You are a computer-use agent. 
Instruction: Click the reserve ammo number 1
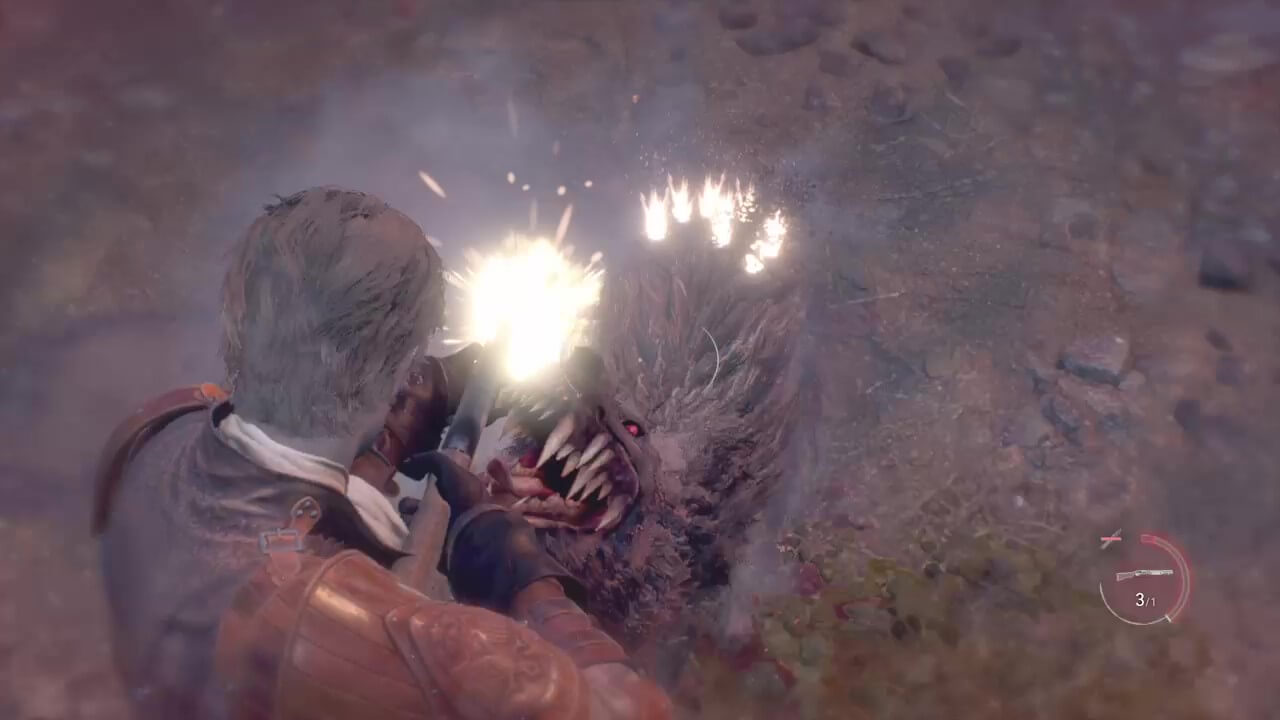point(1153,602)
